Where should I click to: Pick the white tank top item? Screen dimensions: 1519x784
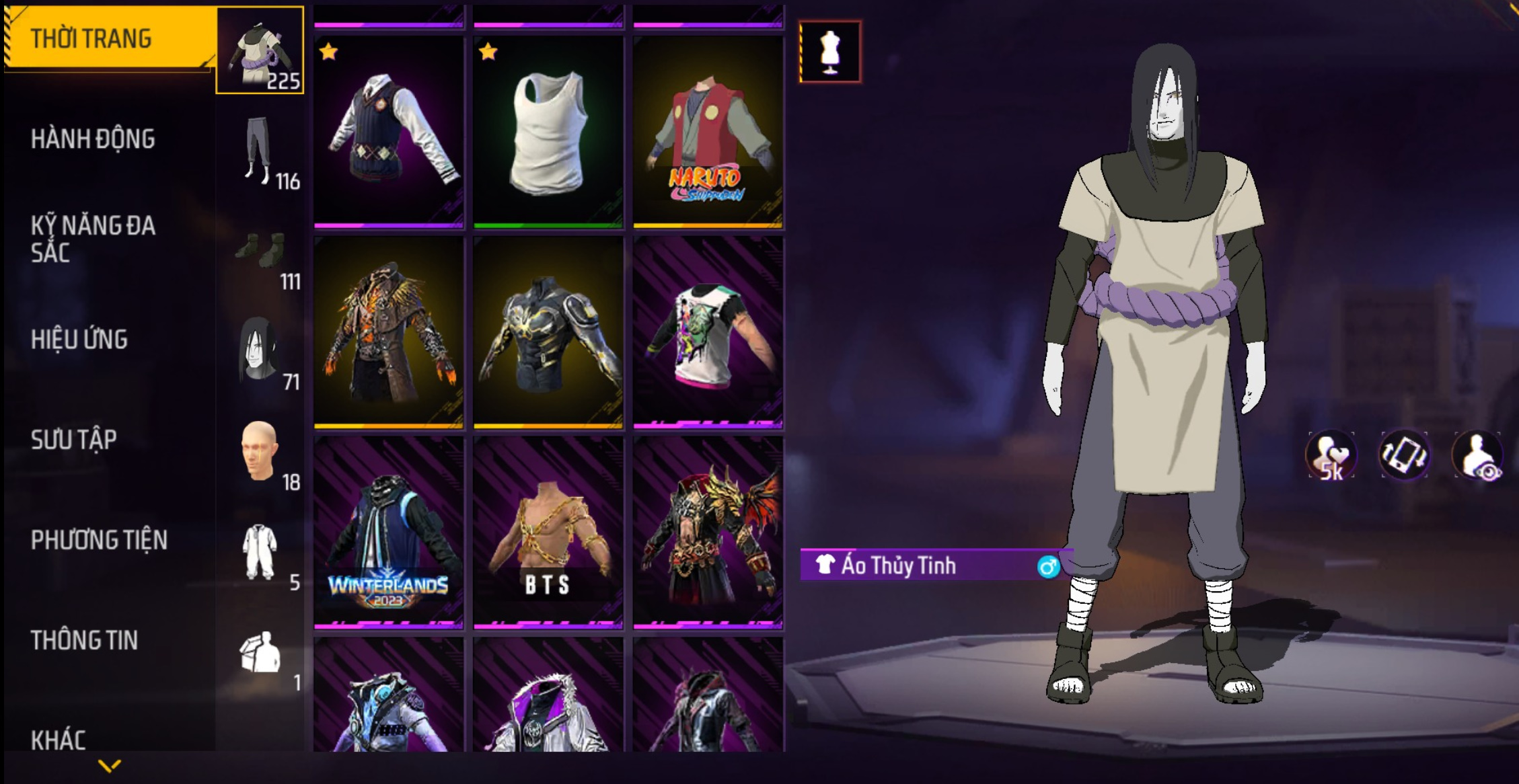[x=548, y=132]
